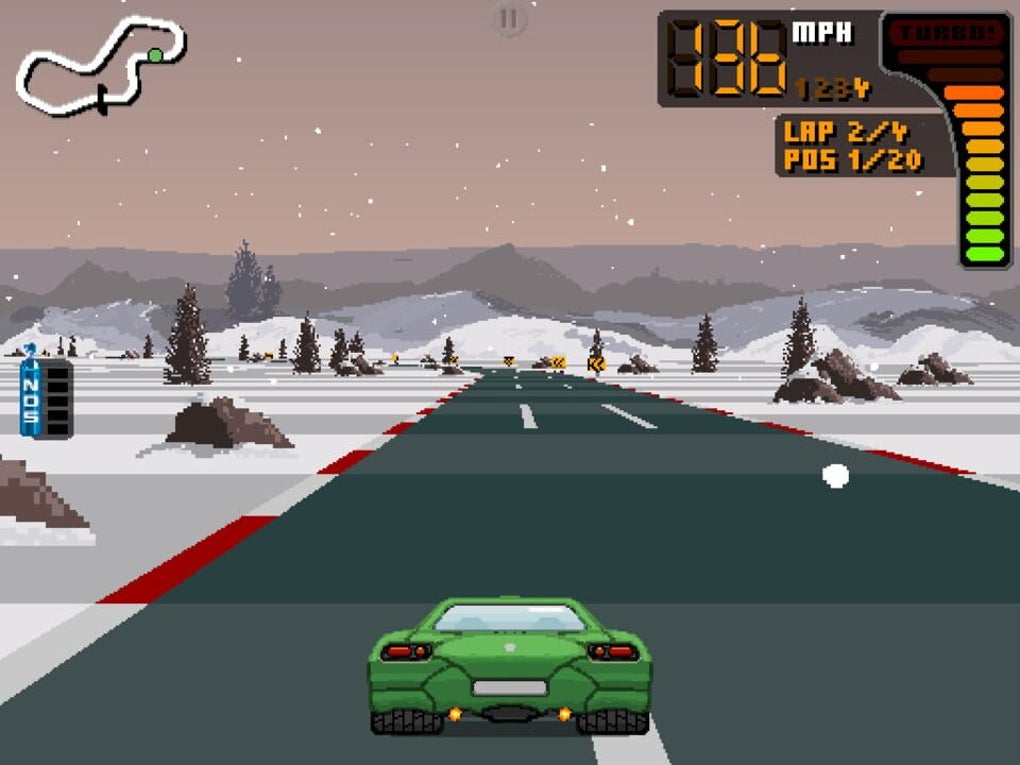Image resolution: width=1020 pixels, height=765 pixels.
Task: Activate the NOS boost gauge
Action: click(x=46, y=397)
